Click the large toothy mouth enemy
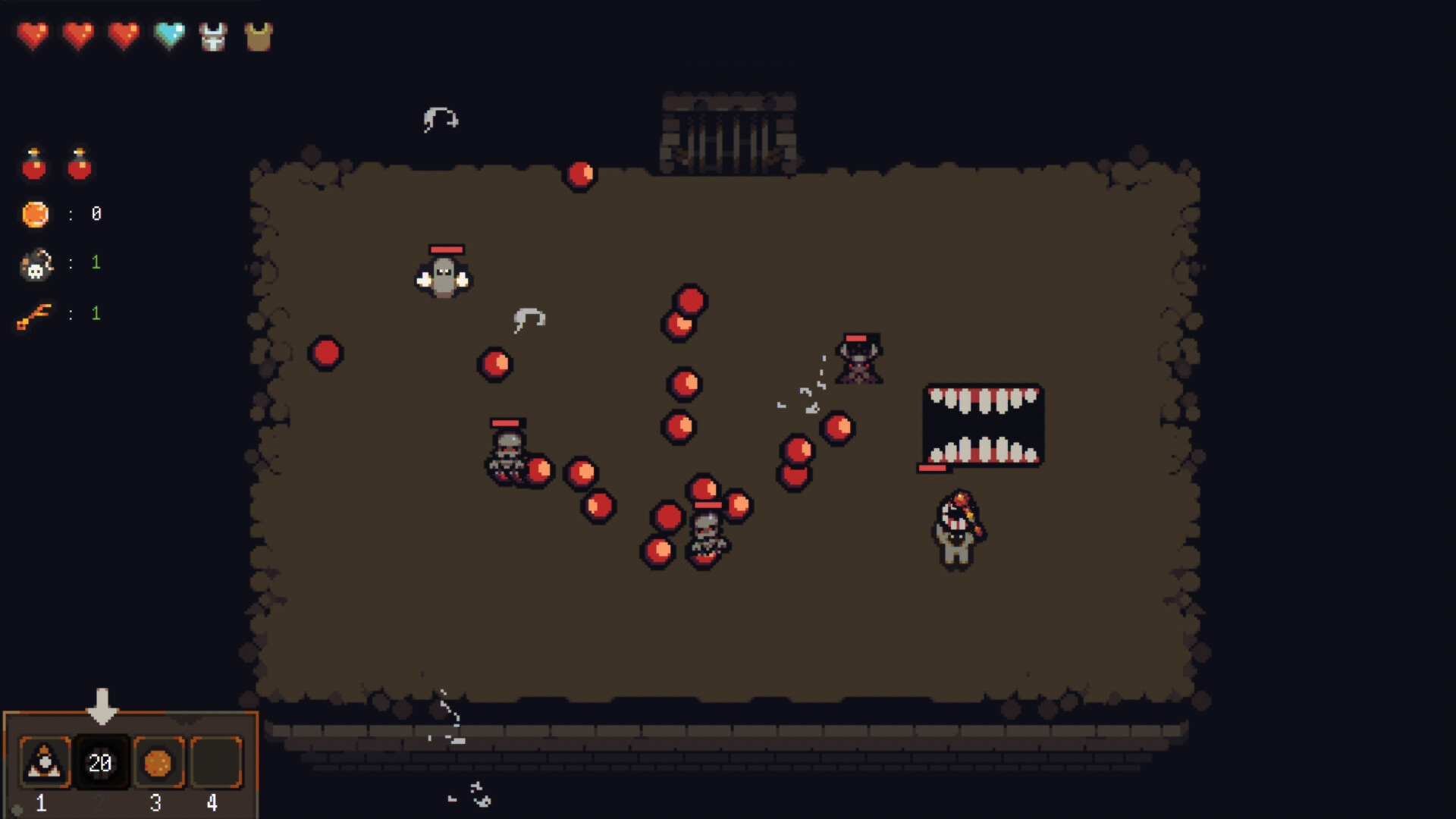Viewport: 1456px width, 819px height. click(x=981, y=425)
